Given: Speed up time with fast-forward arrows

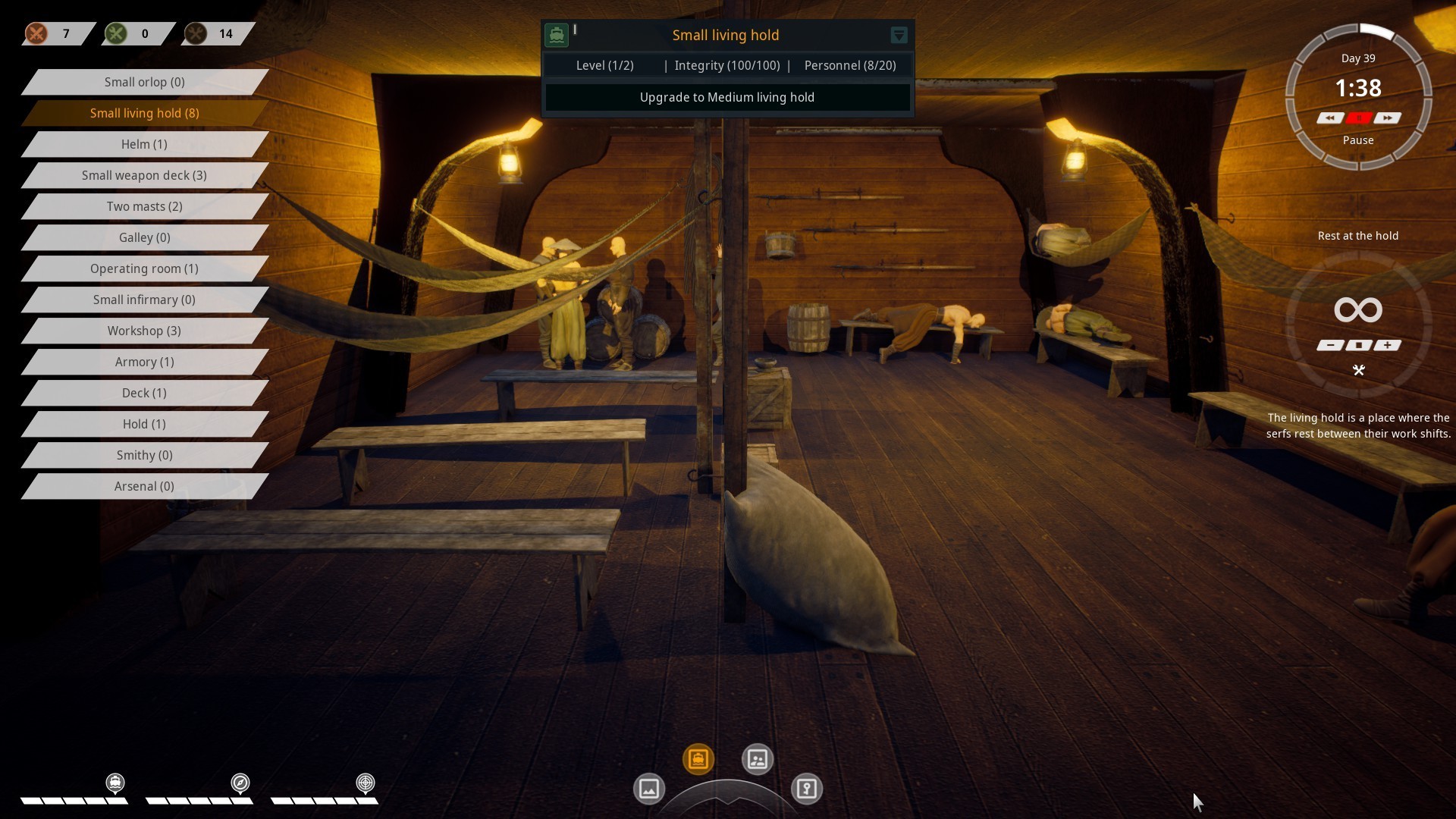Looking at the screenshot, I should (x=1387, y=118).
